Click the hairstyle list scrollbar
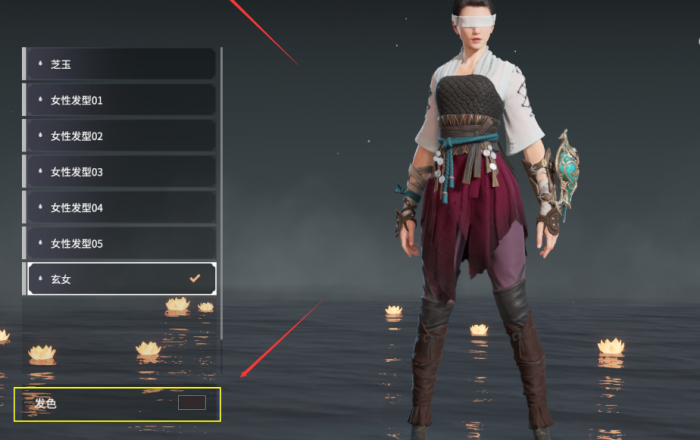The width and height of the screenshot is (700, 440). click(x=221, y=170)
